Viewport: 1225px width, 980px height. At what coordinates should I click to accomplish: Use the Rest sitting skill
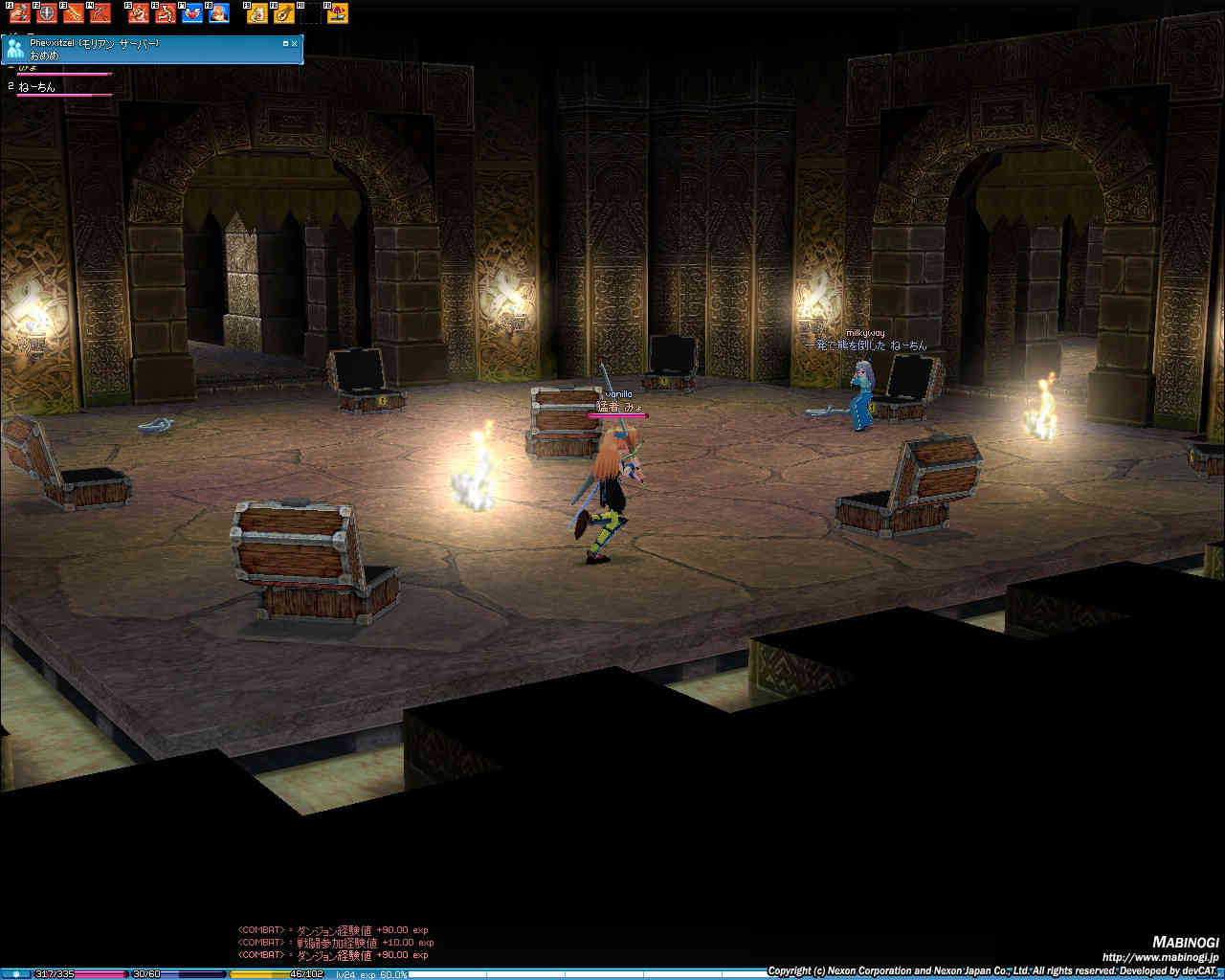(x=166, y=13)
